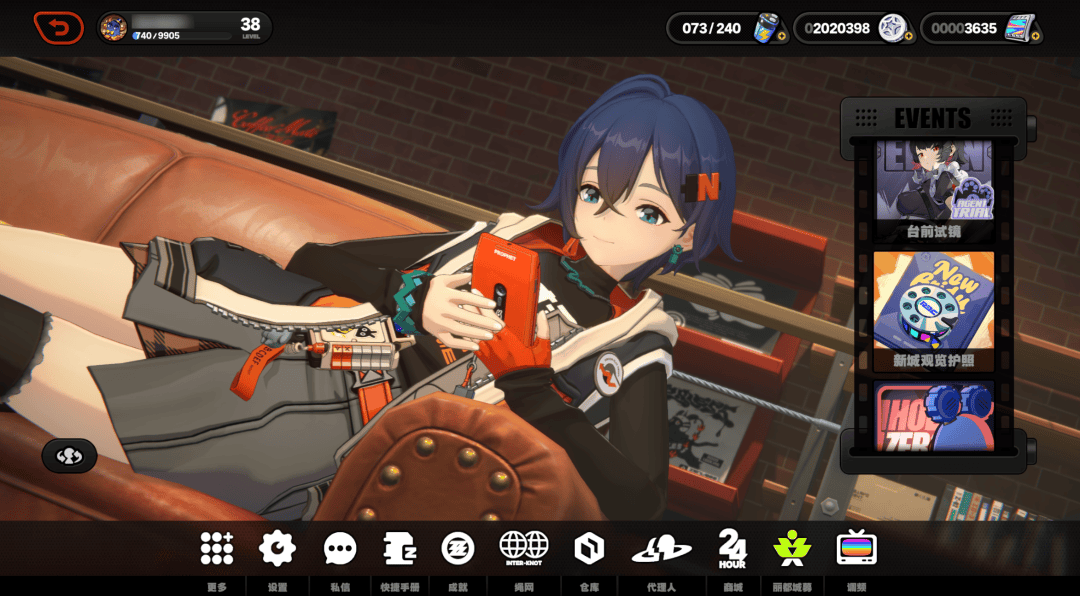Image resolution: width=1080 pixels, height=596 pixels.
Task: Add Polychrome film currency with the plus button
Action: (1035, 36)
